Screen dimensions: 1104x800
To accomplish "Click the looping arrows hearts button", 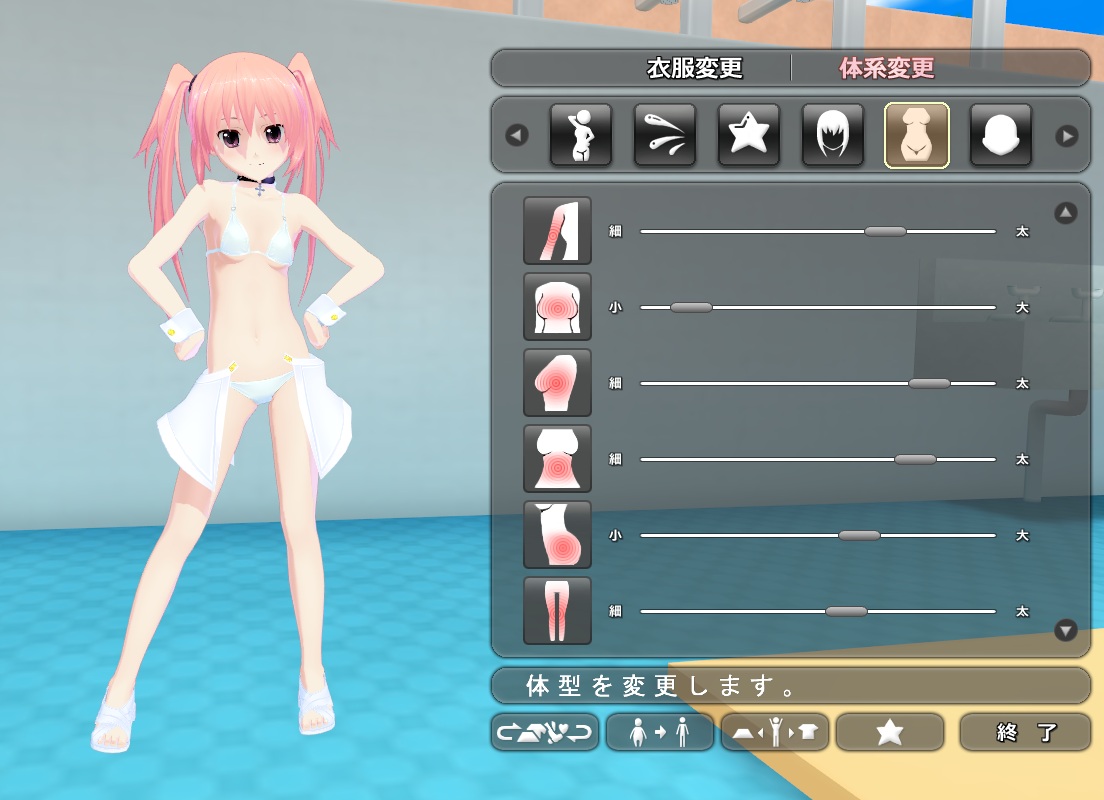I will (545, 732).
